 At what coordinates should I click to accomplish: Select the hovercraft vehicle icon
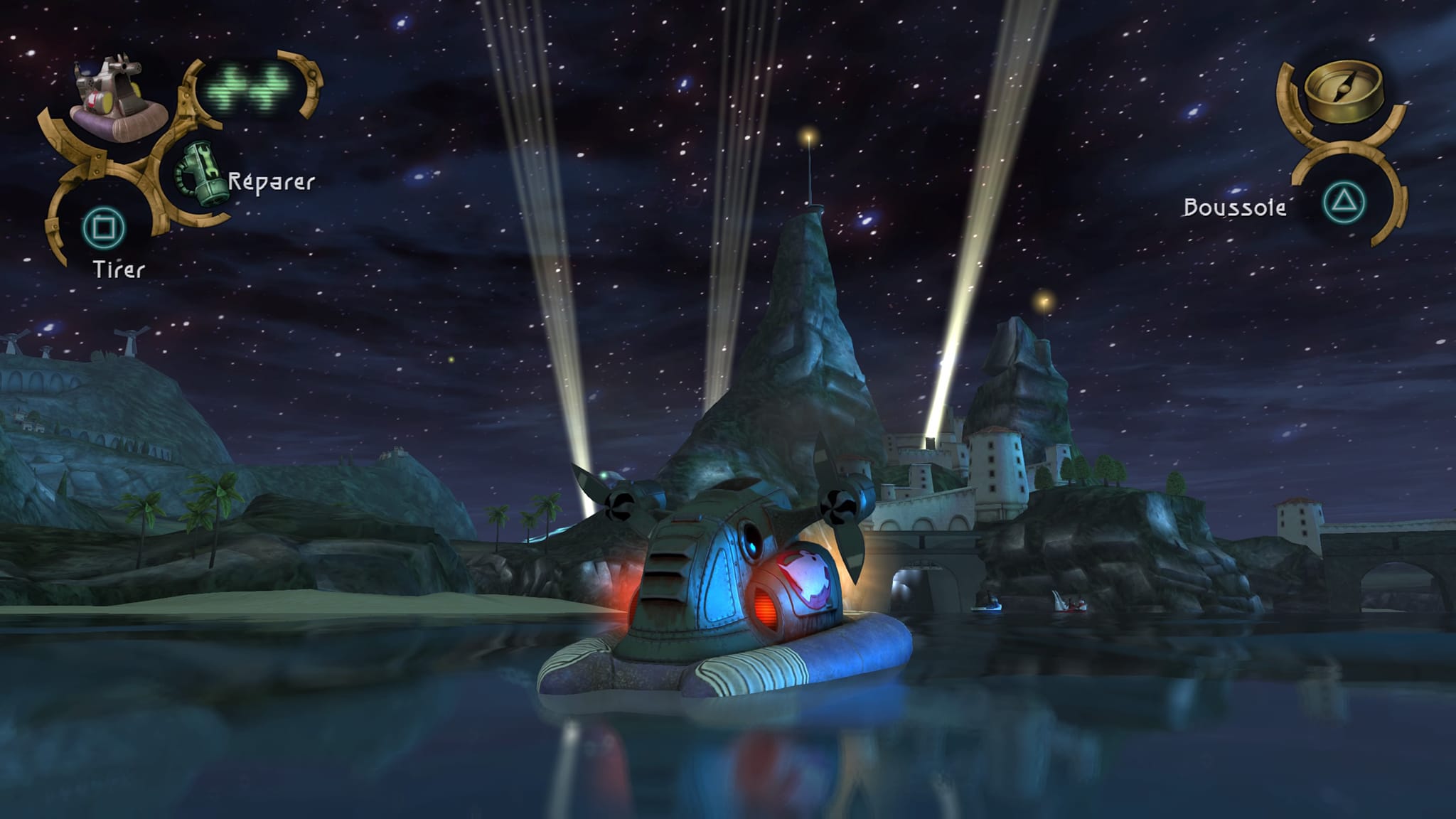click(x=118, y=98)
